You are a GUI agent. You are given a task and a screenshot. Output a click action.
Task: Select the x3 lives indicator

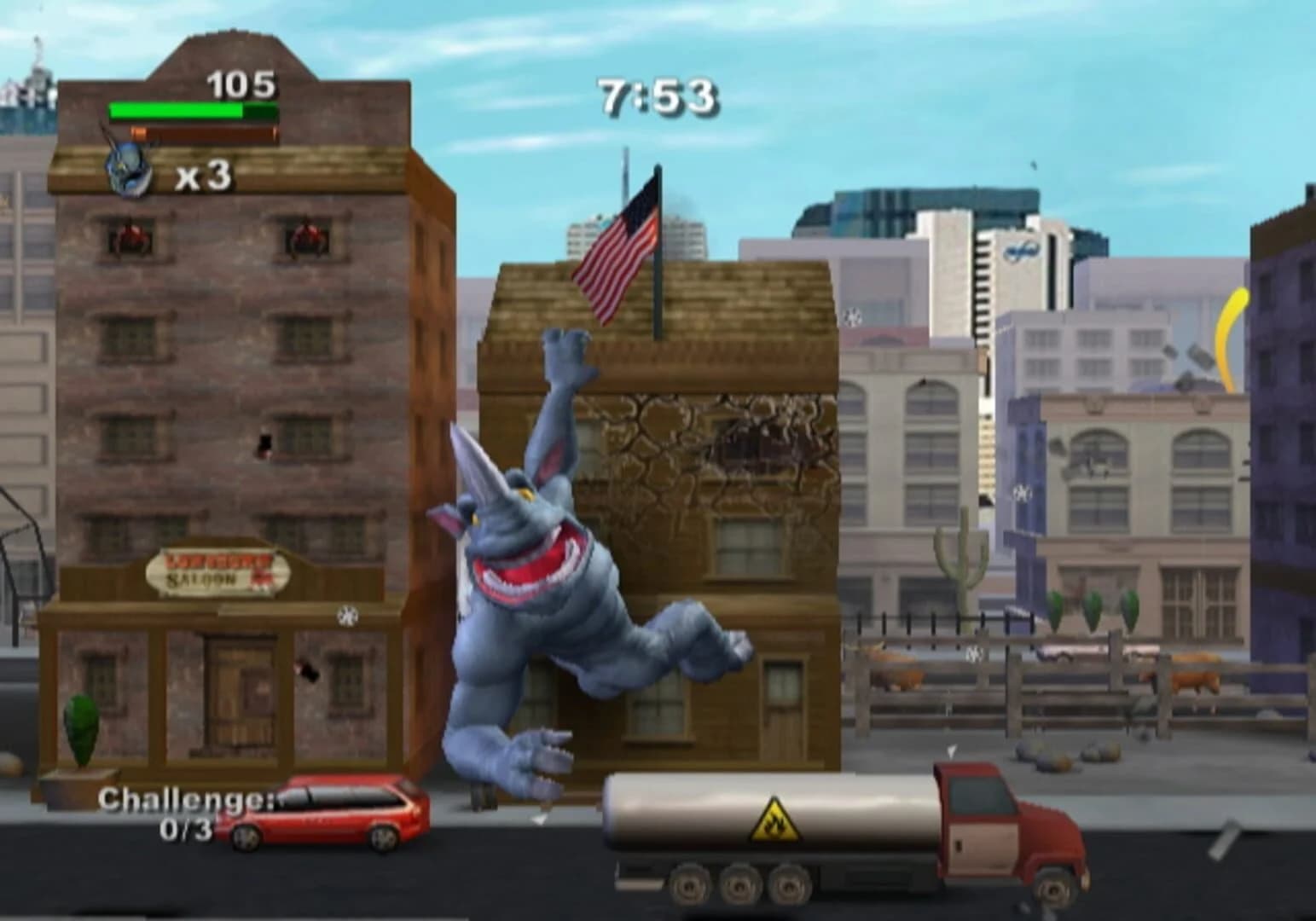coord(205,176)
